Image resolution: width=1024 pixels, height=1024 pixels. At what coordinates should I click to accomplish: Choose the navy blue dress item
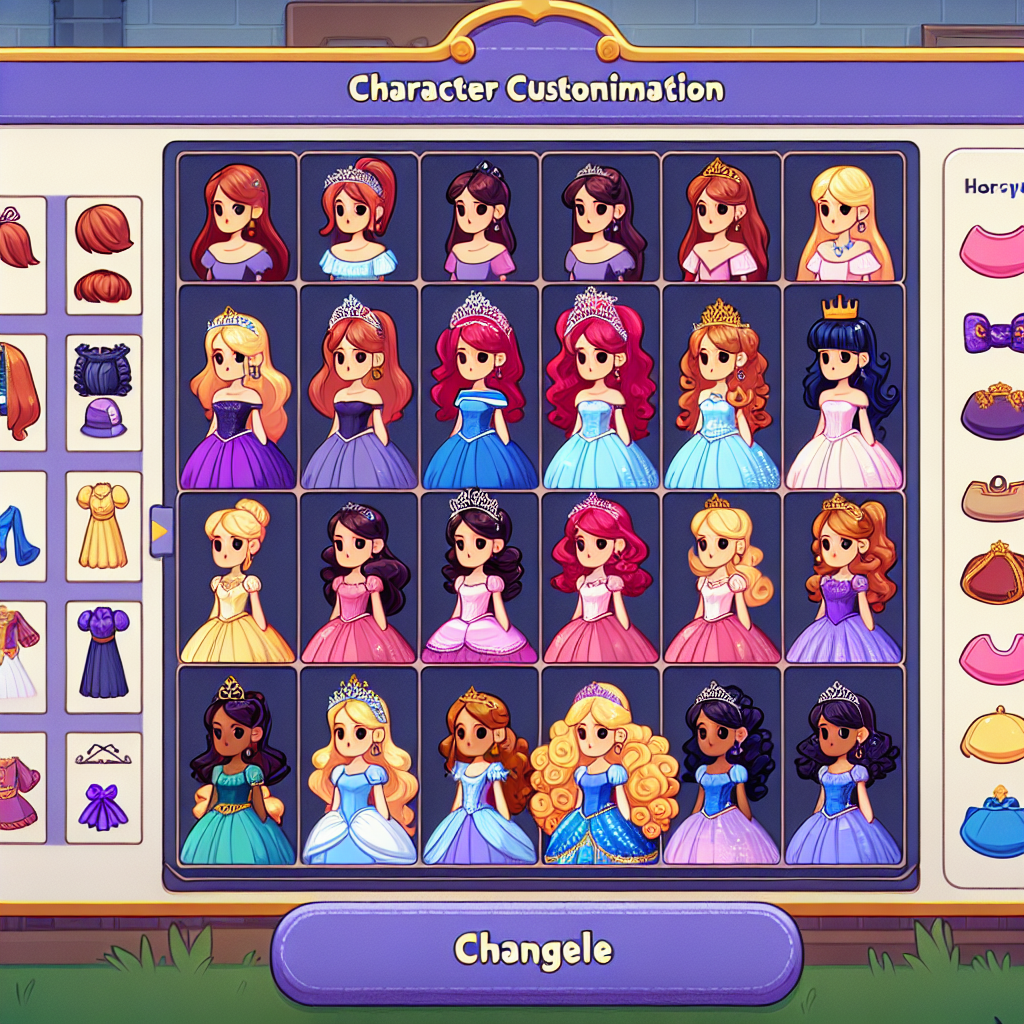click(103, 653)
